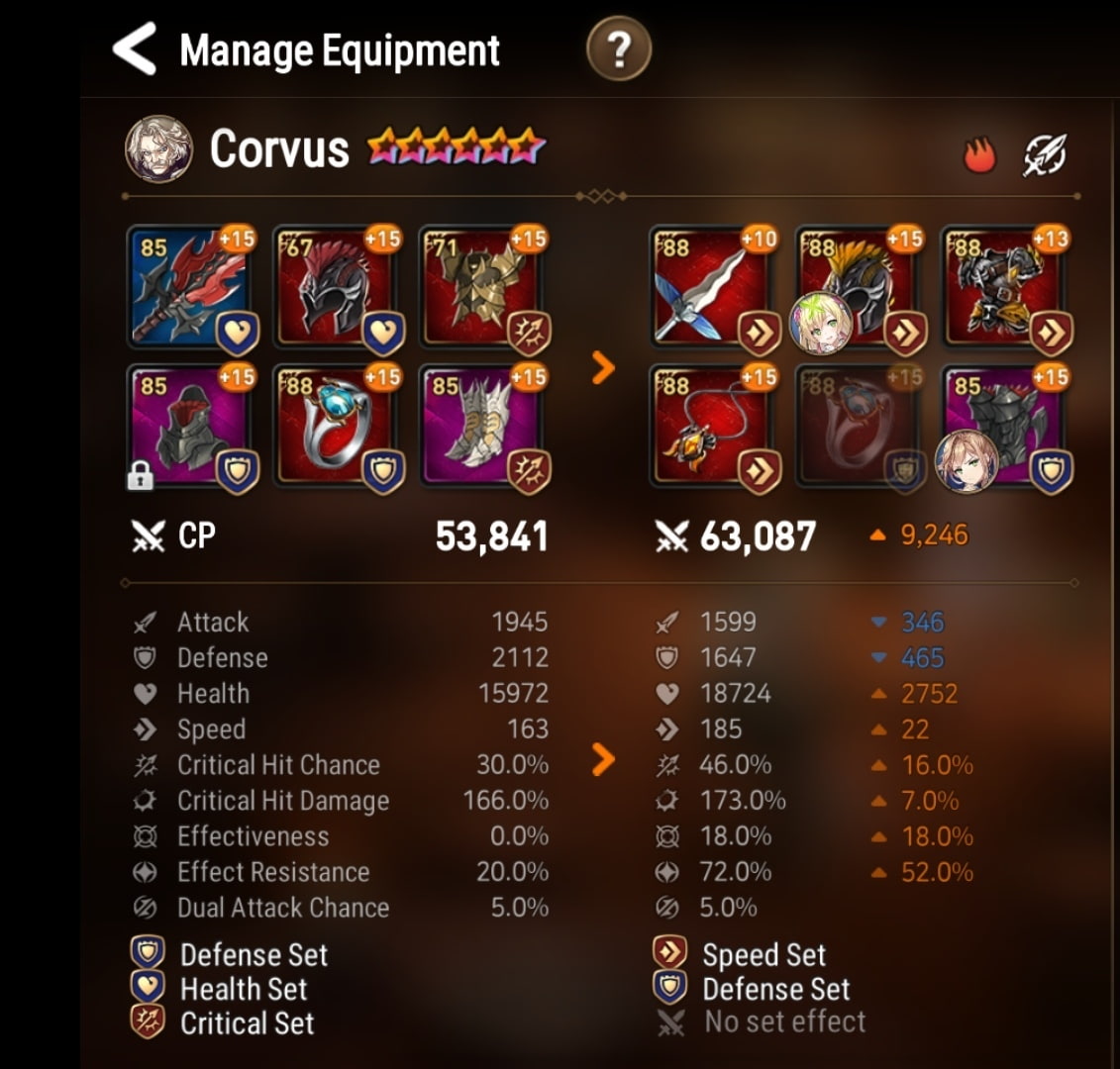
Task: Click the level 88 blue gem ring
Action: click(x=335, y=426)
